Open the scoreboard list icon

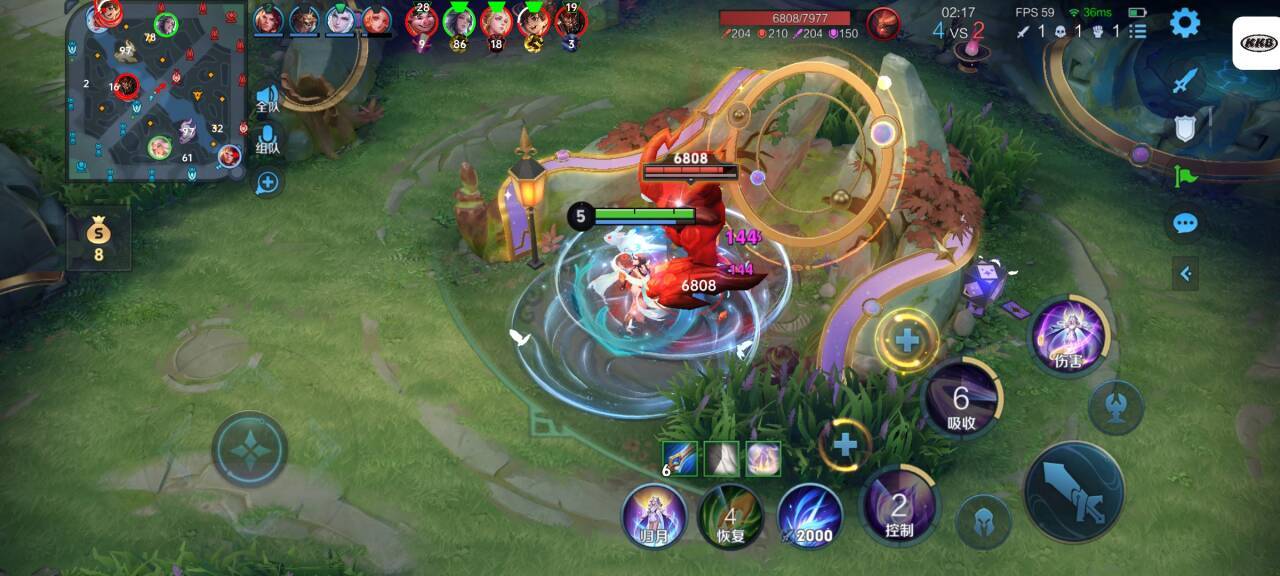1137,31
